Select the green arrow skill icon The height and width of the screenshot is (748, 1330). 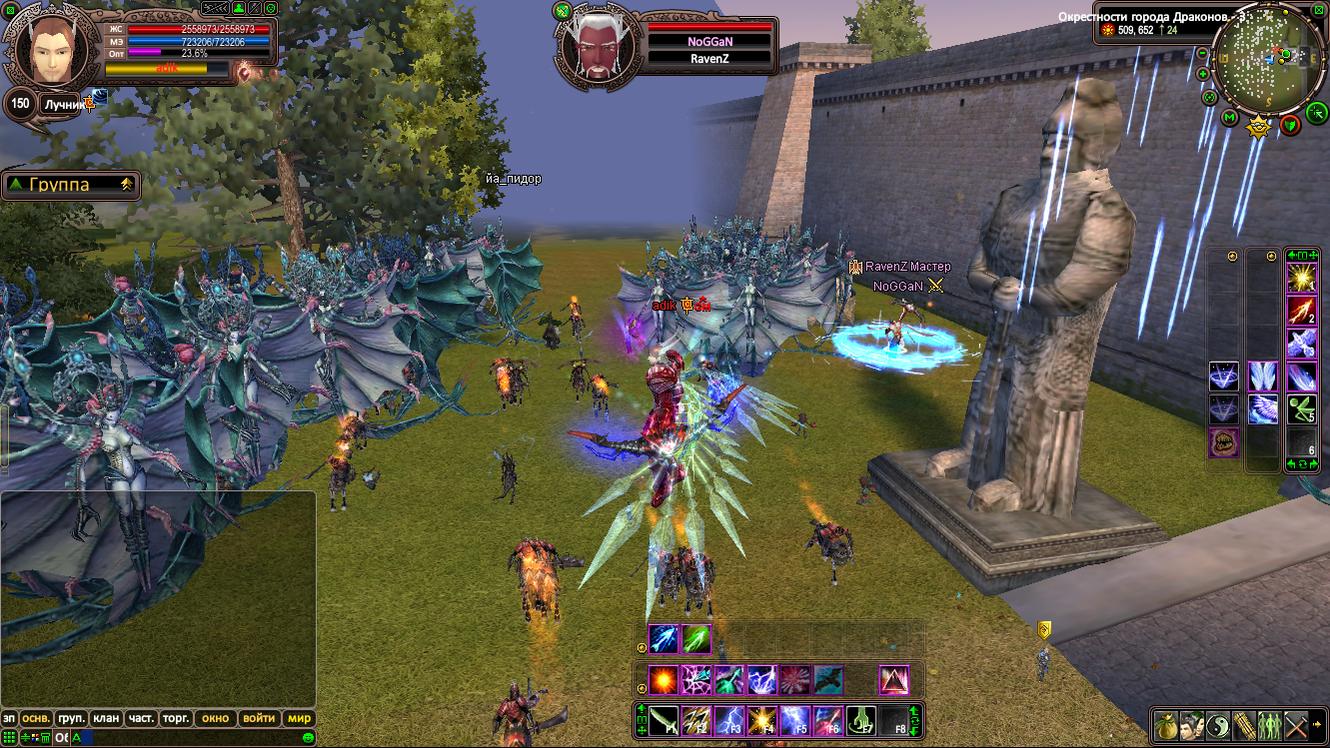[x=696, y=639]
